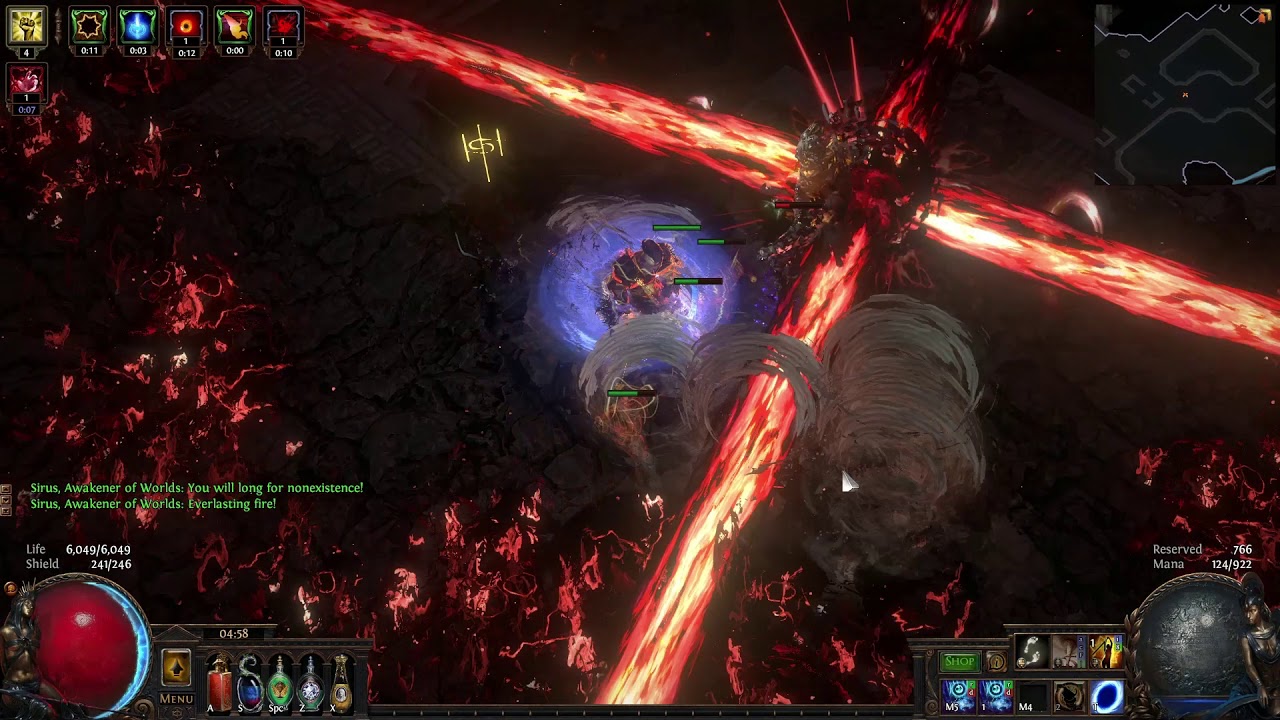The height and width of the screenshot is (720, 1280).
Task: Open the minimap overlay
Action: click(x=1186, y=95)
